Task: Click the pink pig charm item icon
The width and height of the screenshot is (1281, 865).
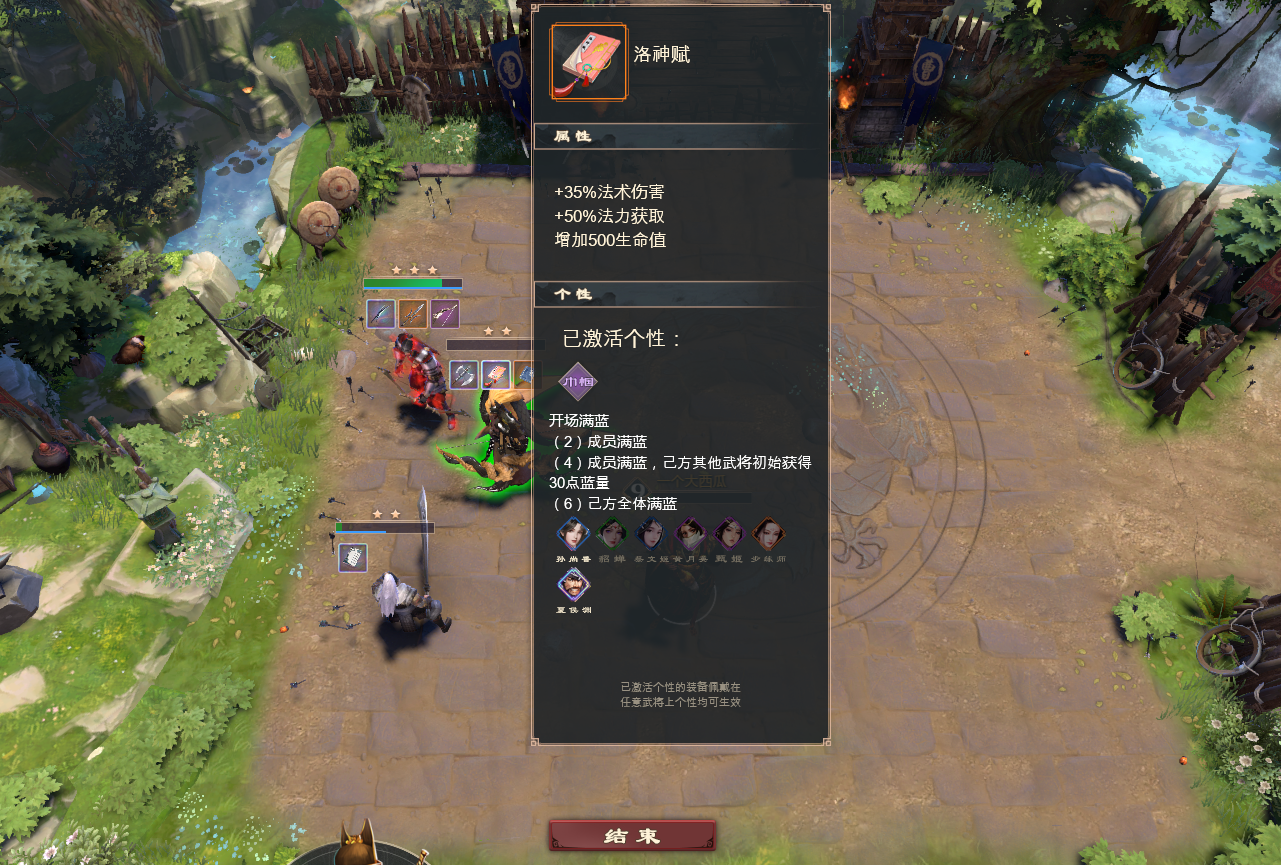Action: click(494, 375)
